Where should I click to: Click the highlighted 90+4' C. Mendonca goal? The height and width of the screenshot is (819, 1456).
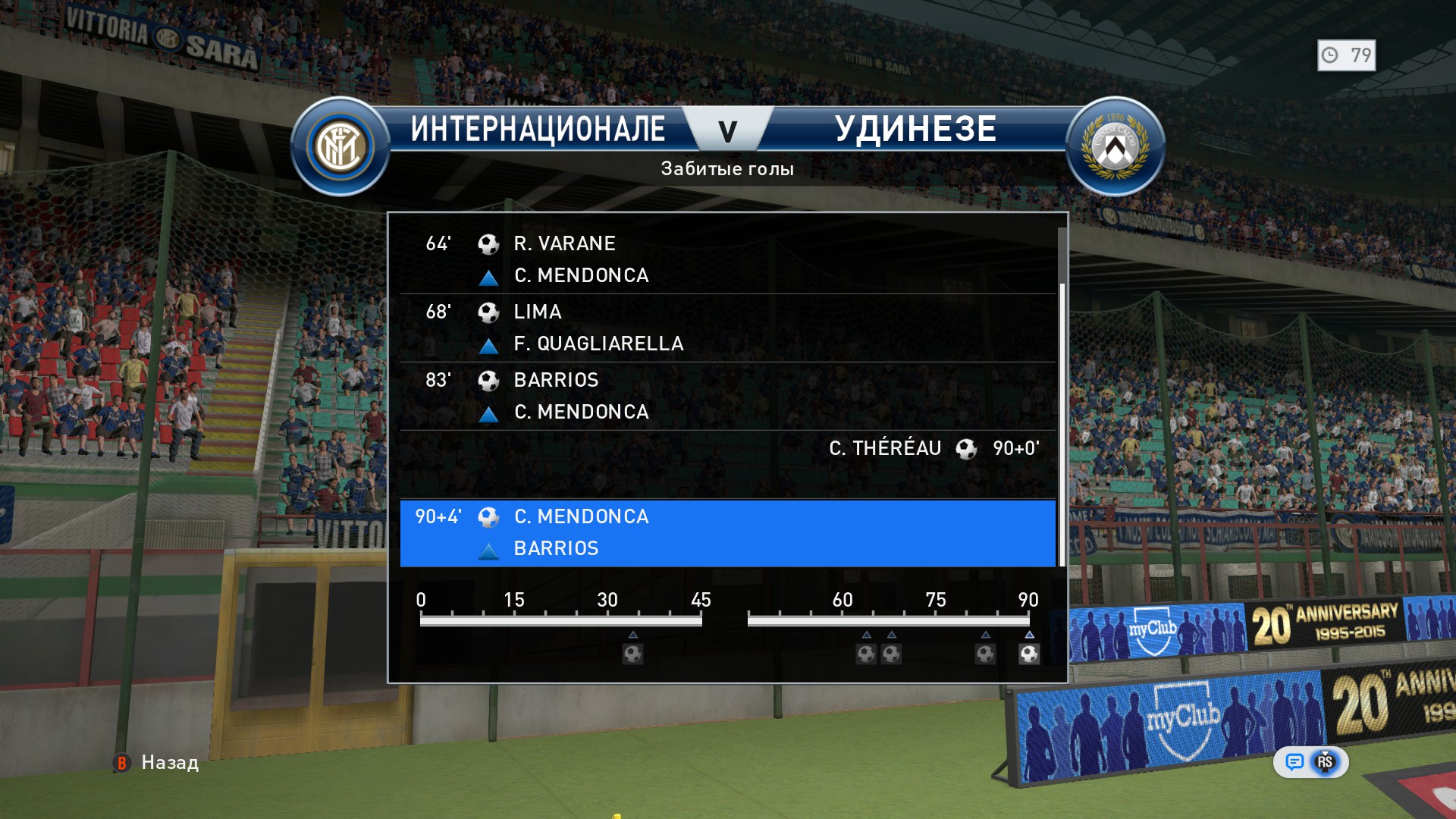click(726, 532)
